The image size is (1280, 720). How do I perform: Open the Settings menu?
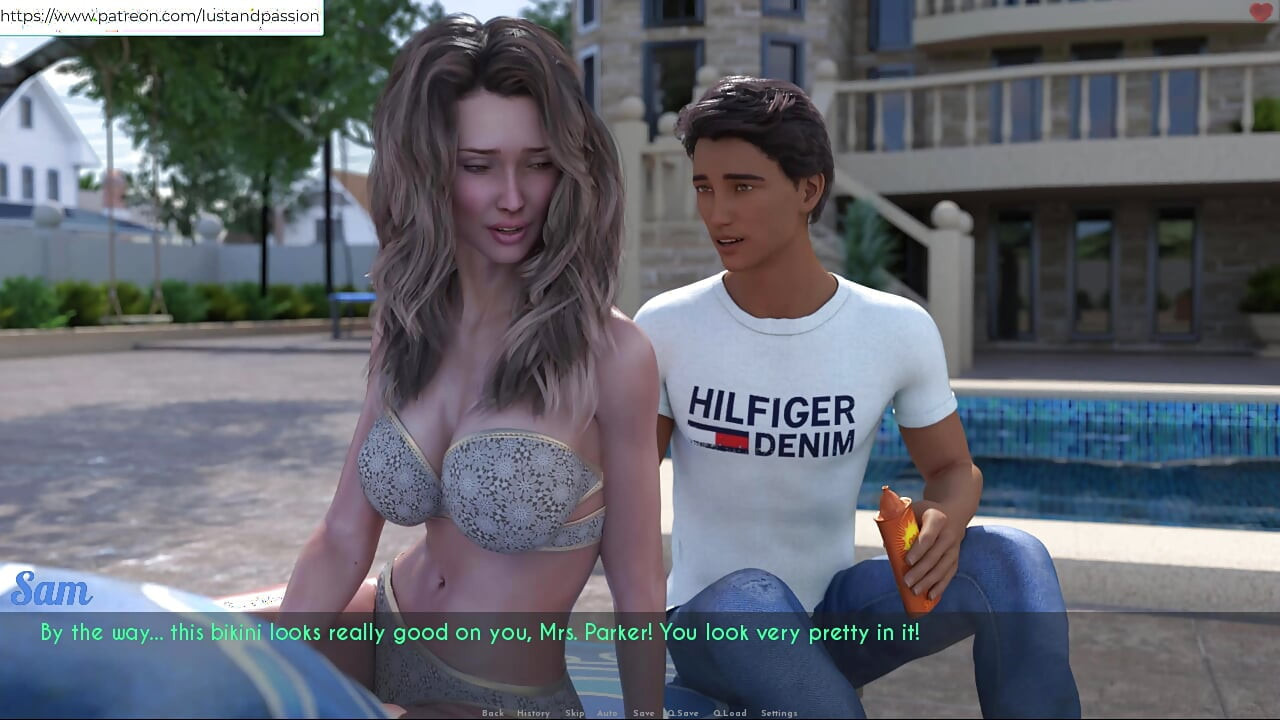pos(779,713)
